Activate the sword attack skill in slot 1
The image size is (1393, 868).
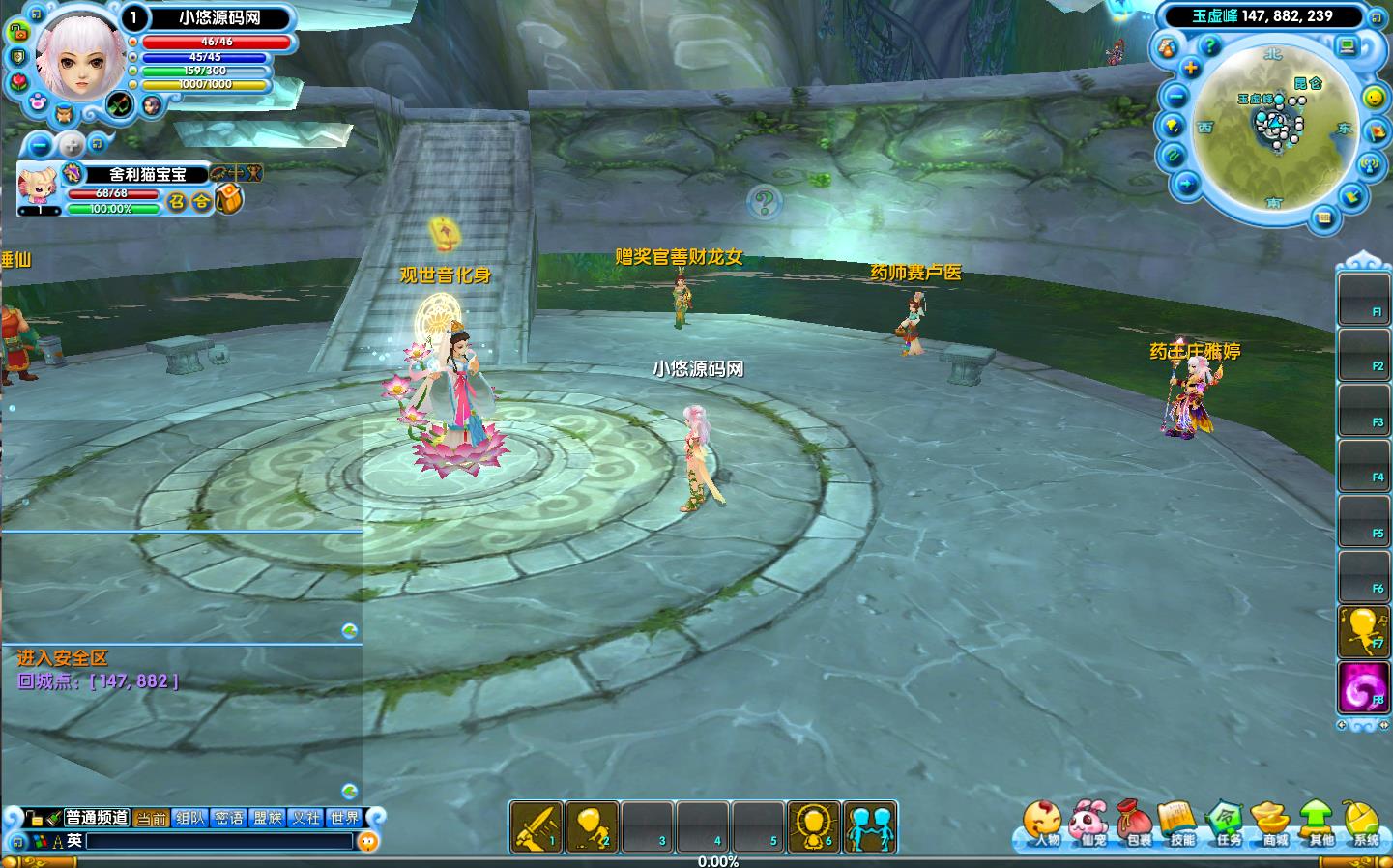[536, 827]
